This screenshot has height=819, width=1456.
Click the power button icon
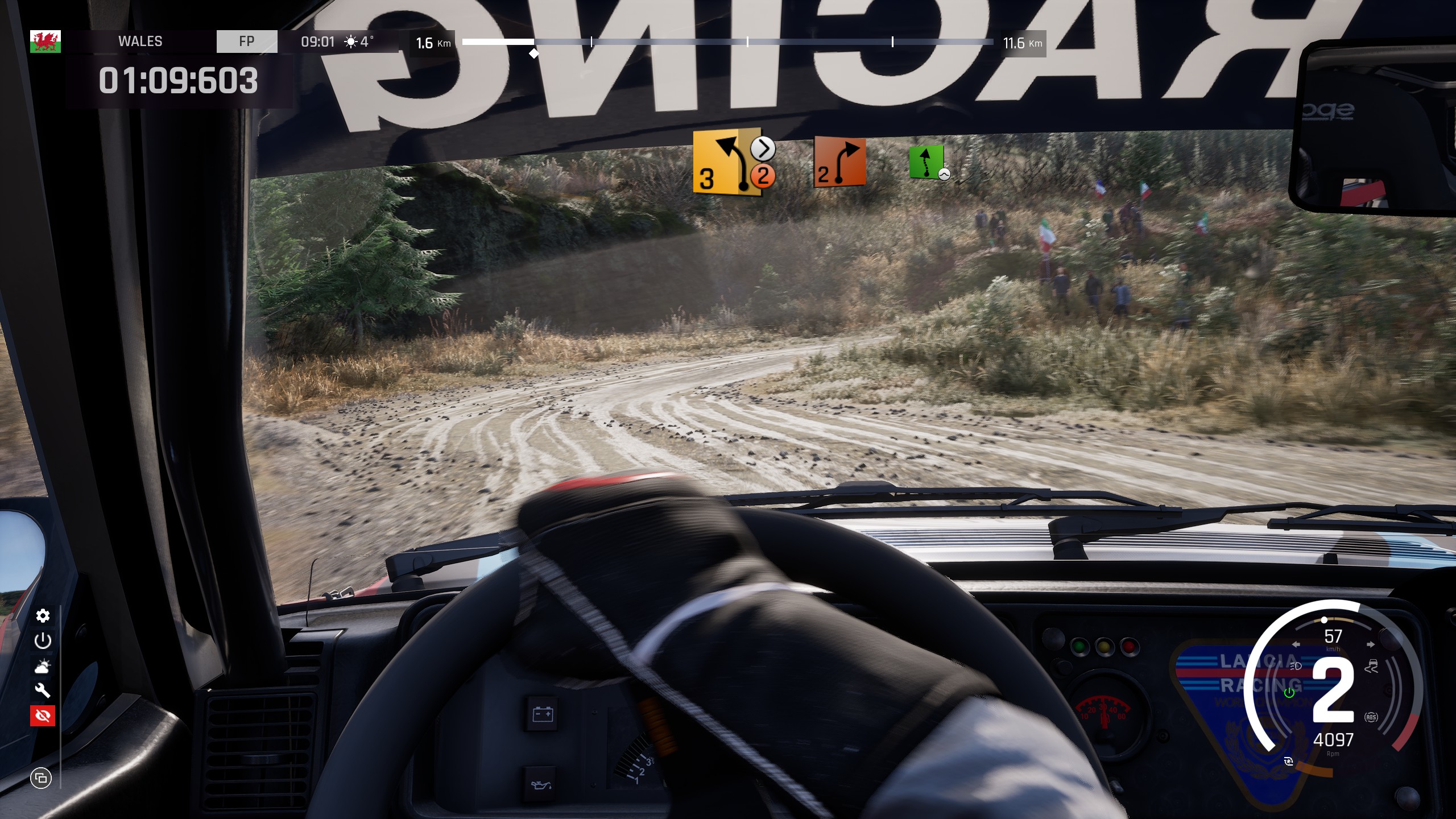pos(43,641)
